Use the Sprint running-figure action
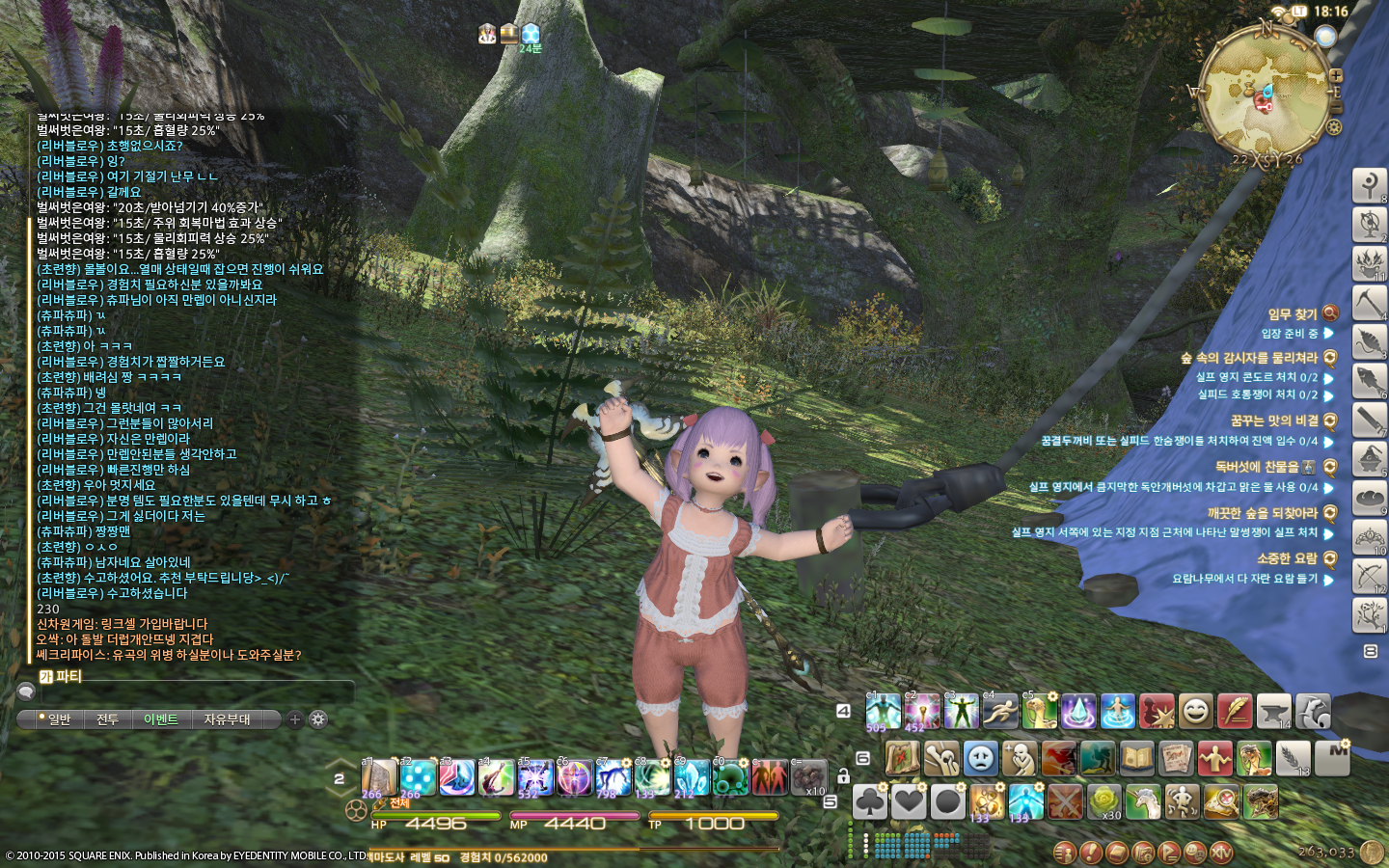This screenshot has height=868, width=1389. click(1000, 712)
